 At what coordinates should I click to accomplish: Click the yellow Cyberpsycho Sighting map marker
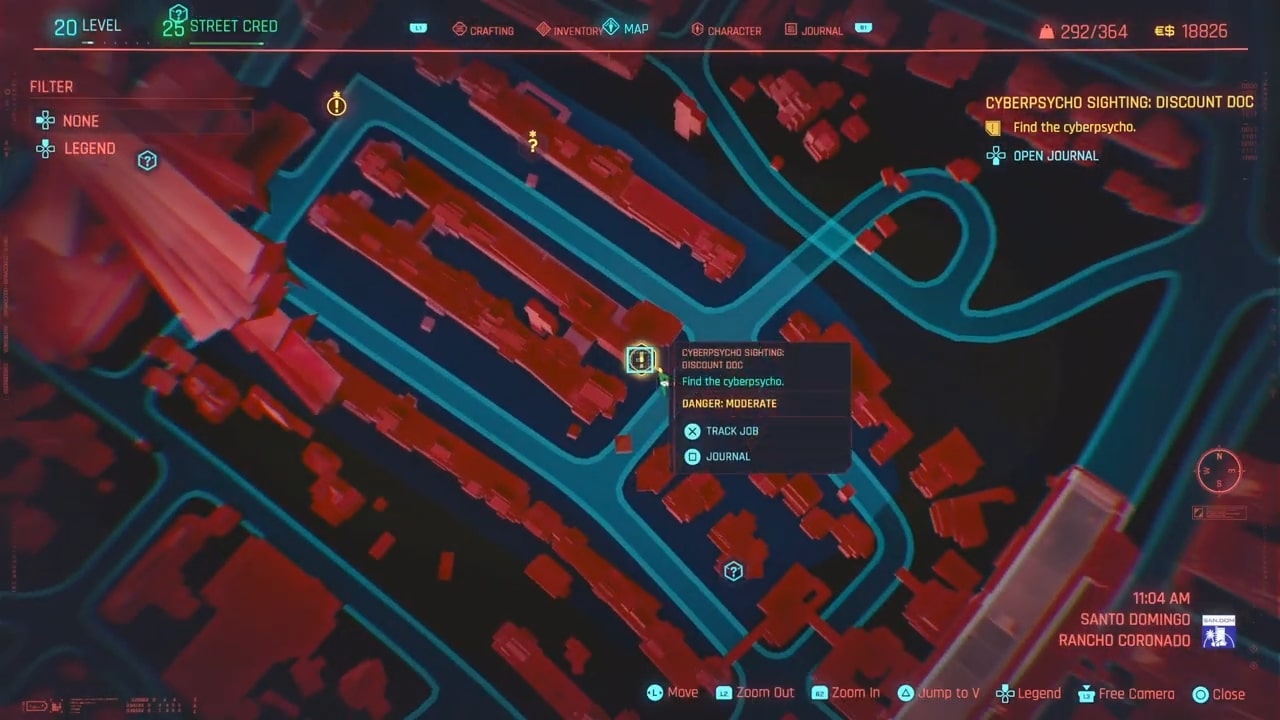point(640,359)
